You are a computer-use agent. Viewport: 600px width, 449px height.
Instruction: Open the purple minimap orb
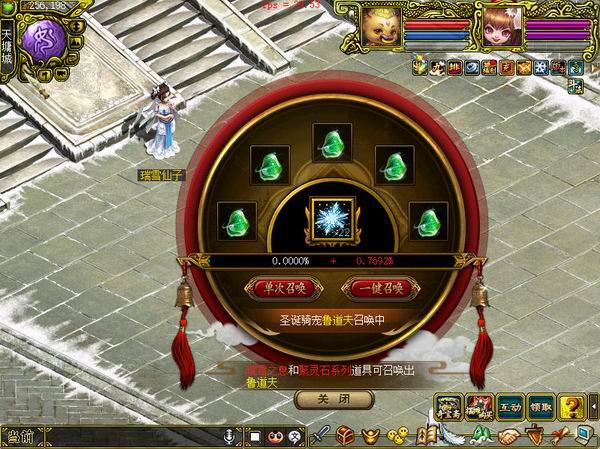pos(45,44)
